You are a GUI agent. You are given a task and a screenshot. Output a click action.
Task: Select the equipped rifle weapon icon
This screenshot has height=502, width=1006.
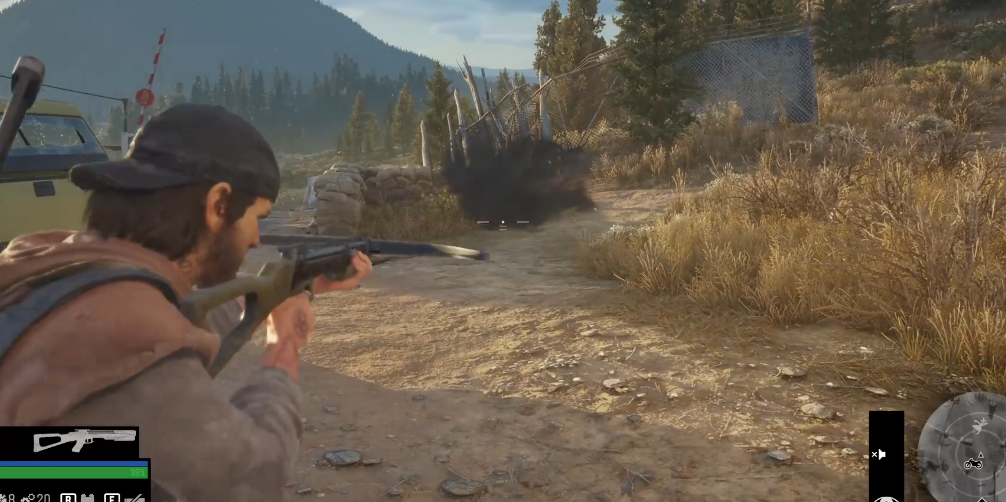[84, 440]
